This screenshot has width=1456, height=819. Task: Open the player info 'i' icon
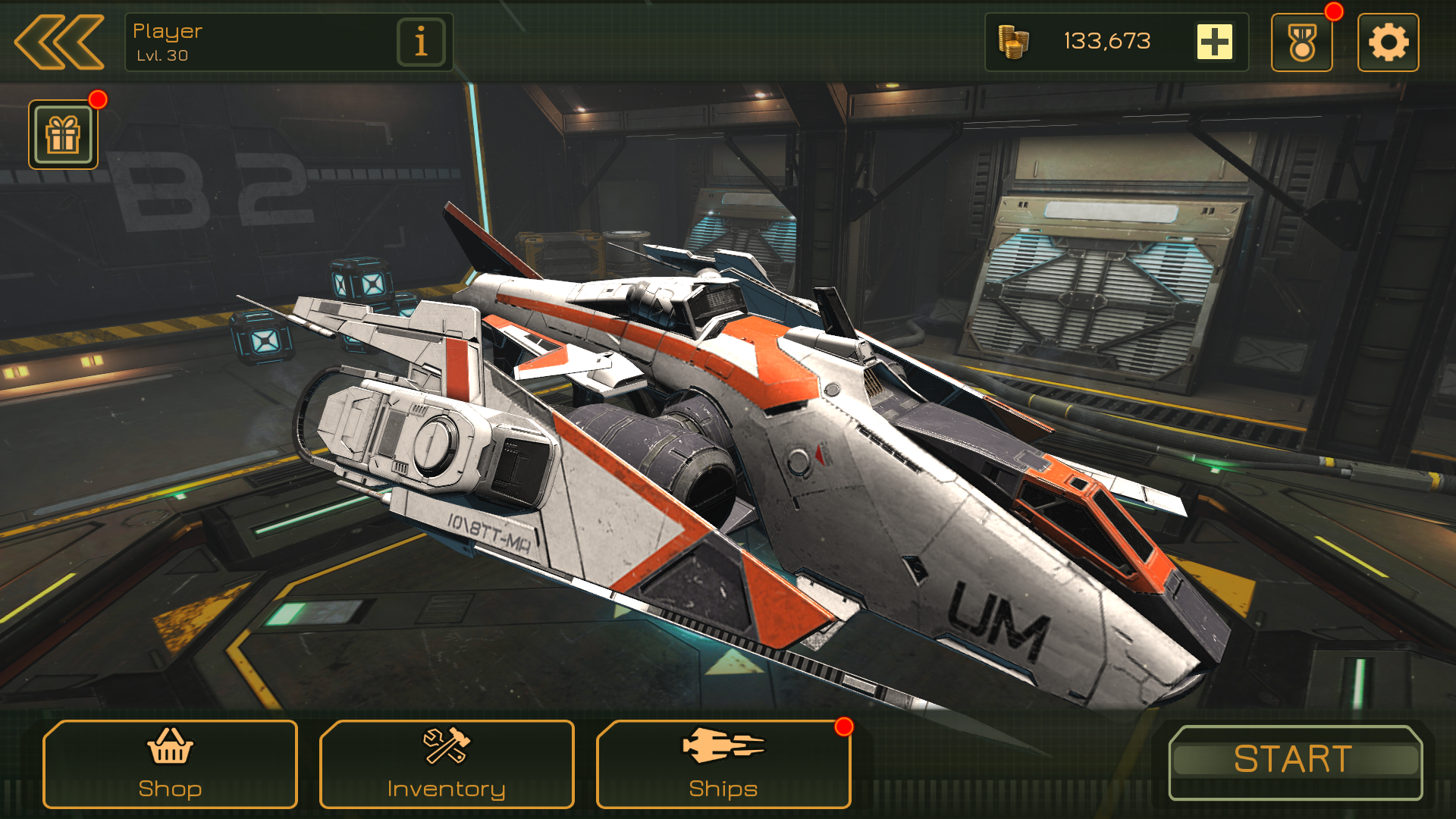point(419,42)
